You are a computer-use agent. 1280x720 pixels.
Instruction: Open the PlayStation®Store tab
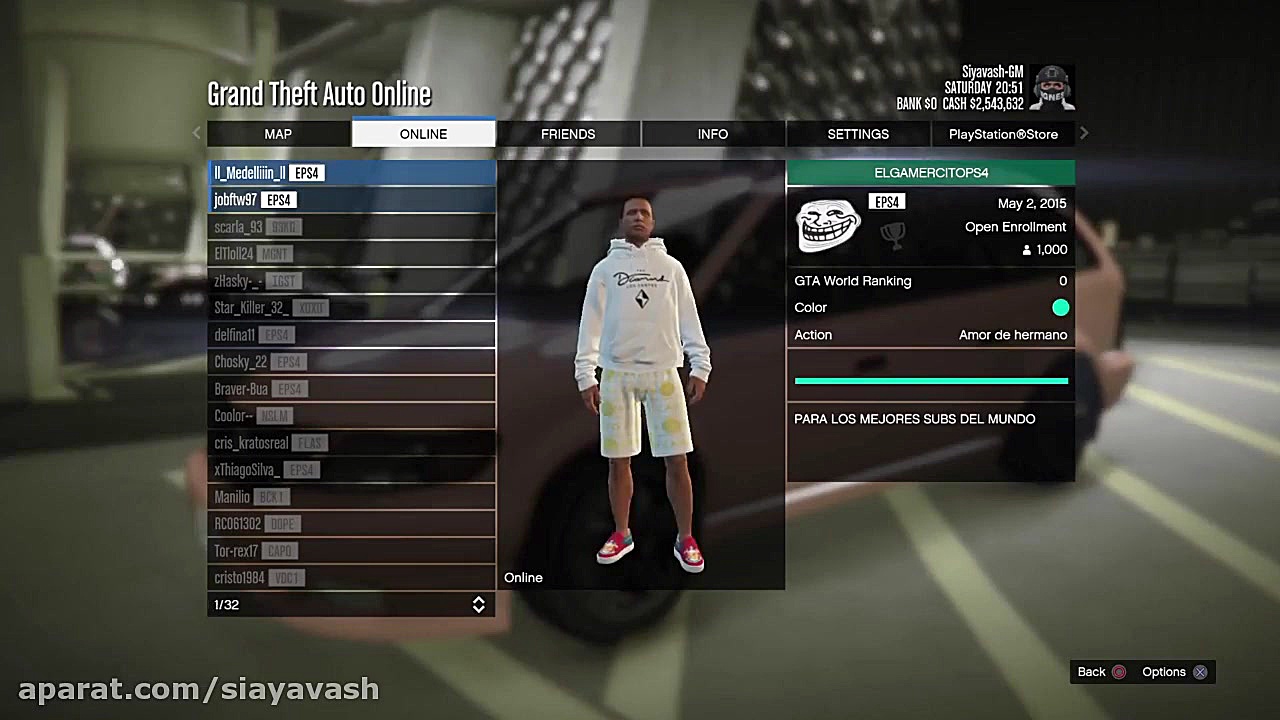1003,134
